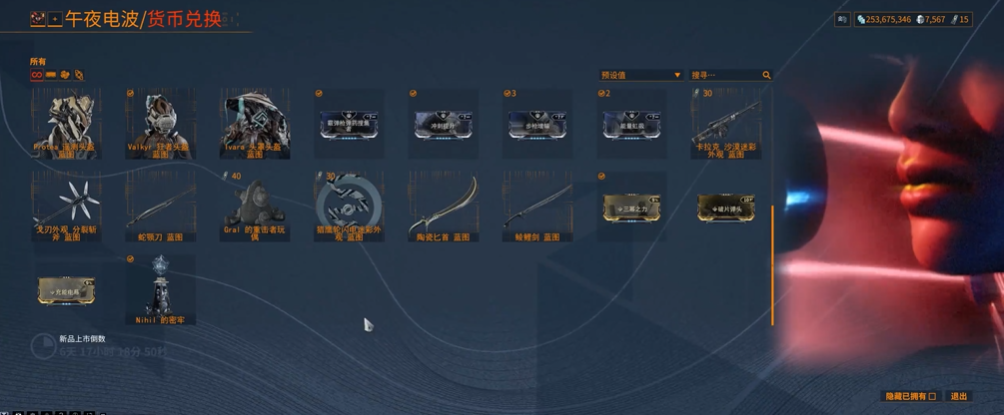The width and height of the screenshot is (1004, 415).
Task: Select the Protea helmet blueprint offering
Action: click(66, 124)
